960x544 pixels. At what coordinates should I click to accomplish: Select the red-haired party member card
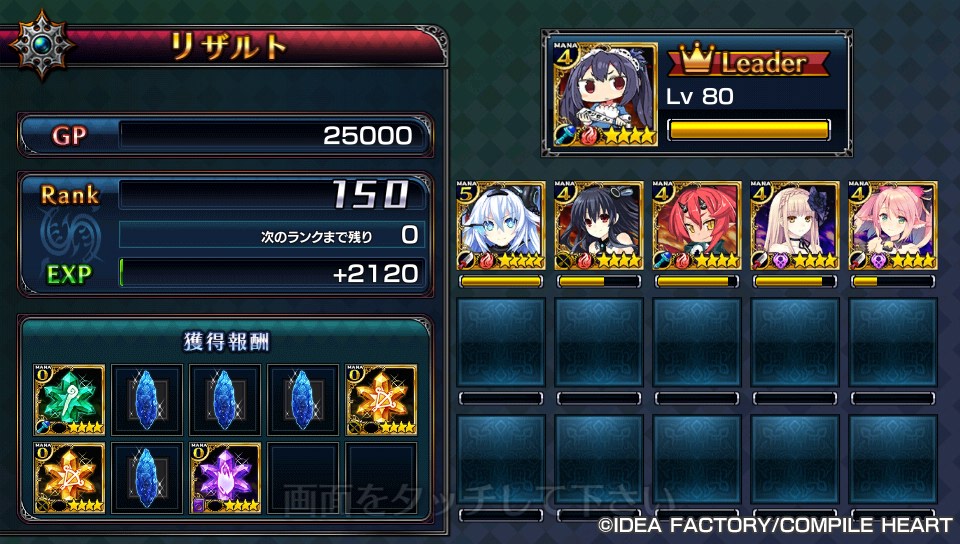[697, 226]
